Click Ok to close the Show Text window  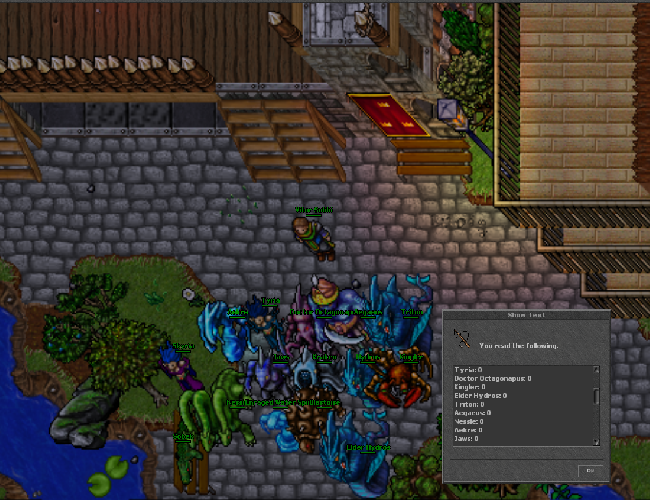click(589, 470)
